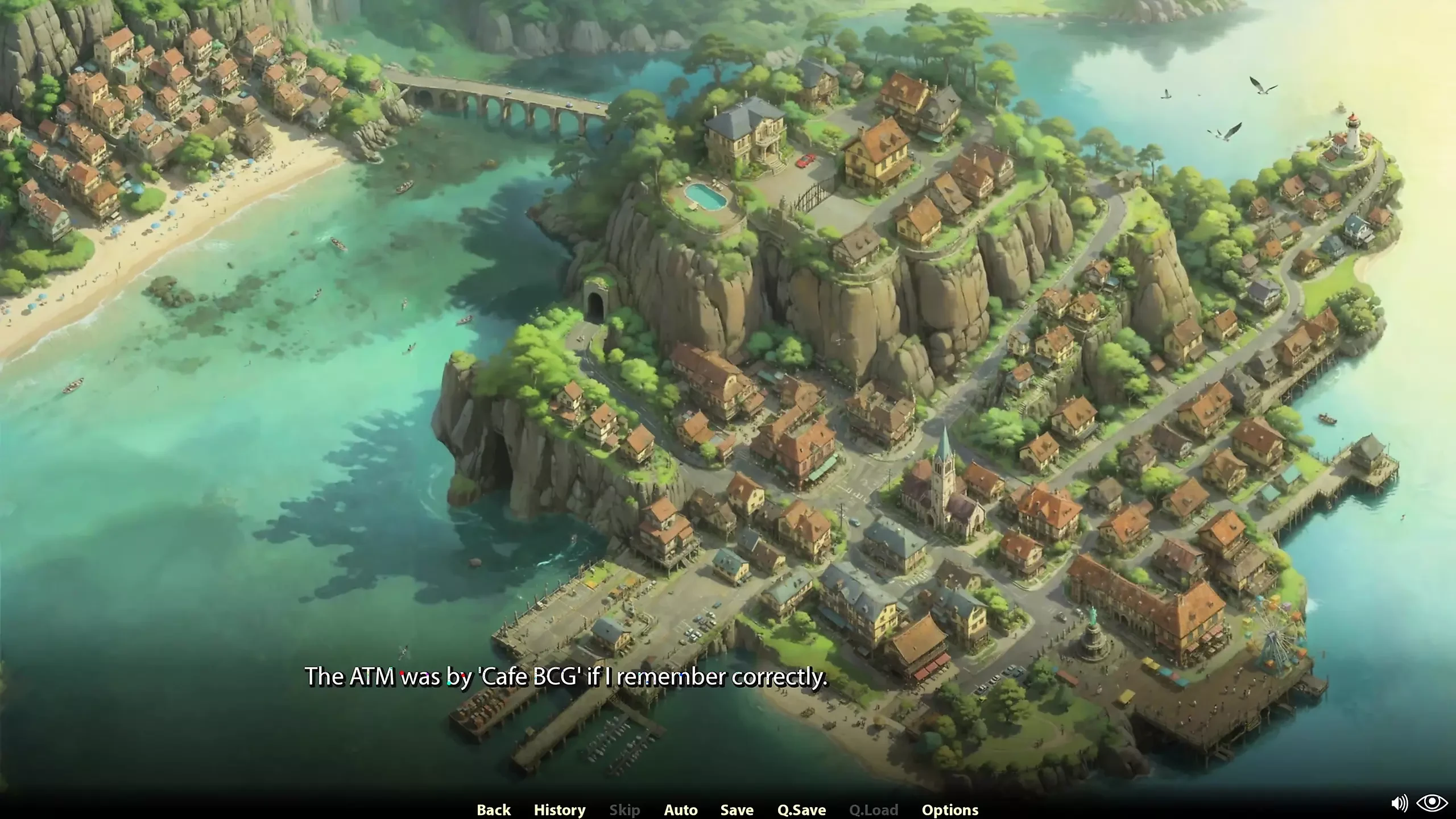Viewport: 1456px width, 819px height.
Task: Toggle sound with the speaker icon
Action: pos(1399,803)
